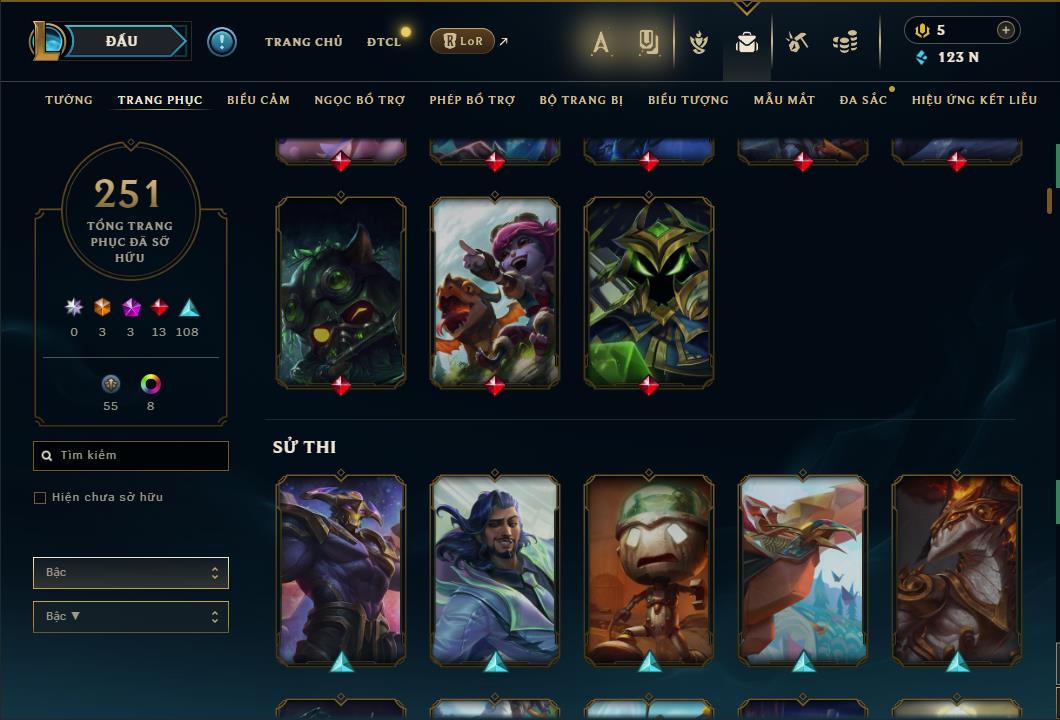Open the ĐTCL game mode
Screen dimensions: 1060x720
(x=383, y=42)
